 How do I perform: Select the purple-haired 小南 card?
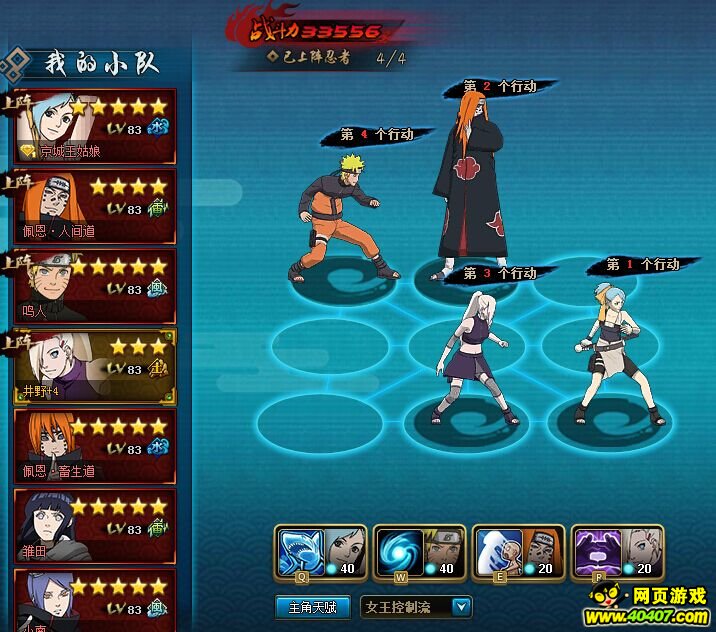tap(95, 598)
